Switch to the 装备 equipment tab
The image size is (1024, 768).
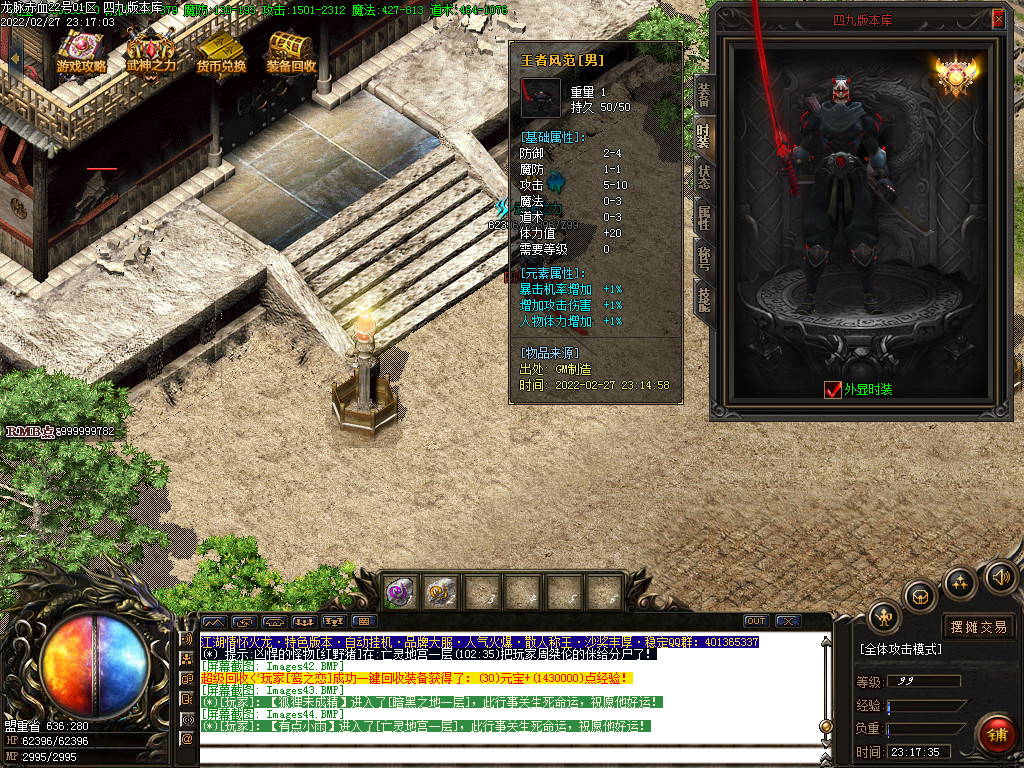tap(704, 95)
